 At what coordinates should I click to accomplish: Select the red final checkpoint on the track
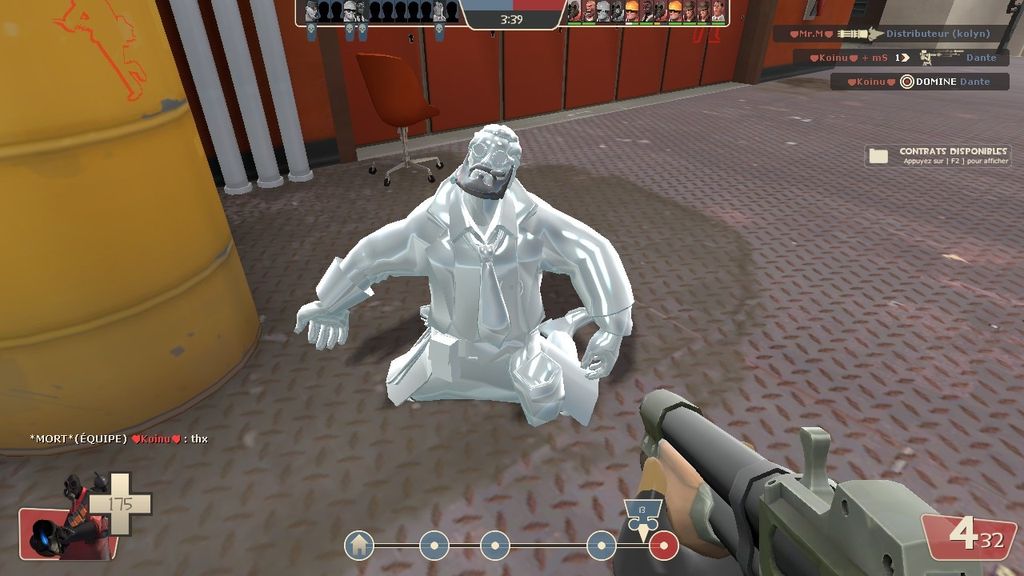663,545
